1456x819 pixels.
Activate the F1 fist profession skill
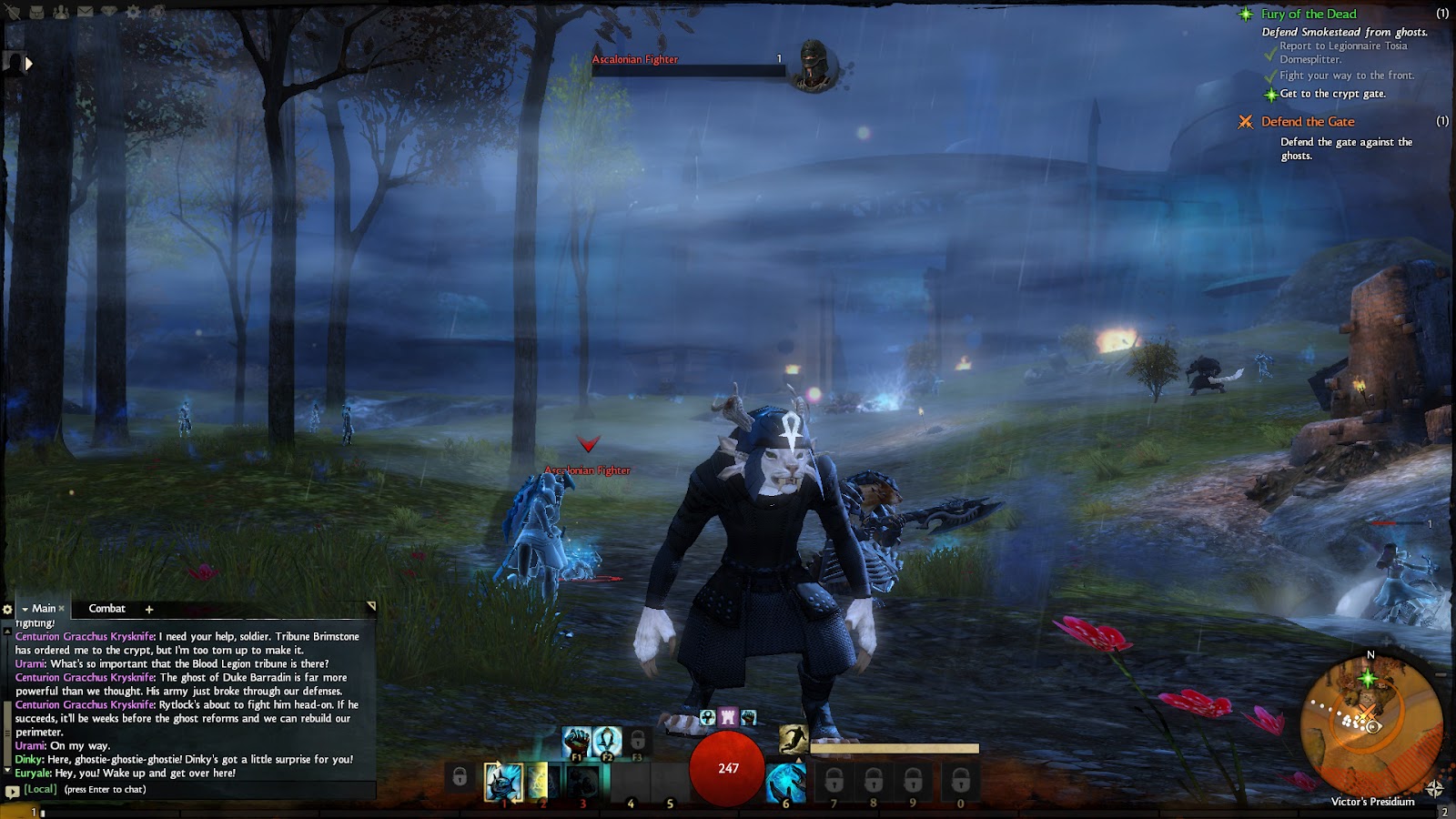(x=576, y=743)
